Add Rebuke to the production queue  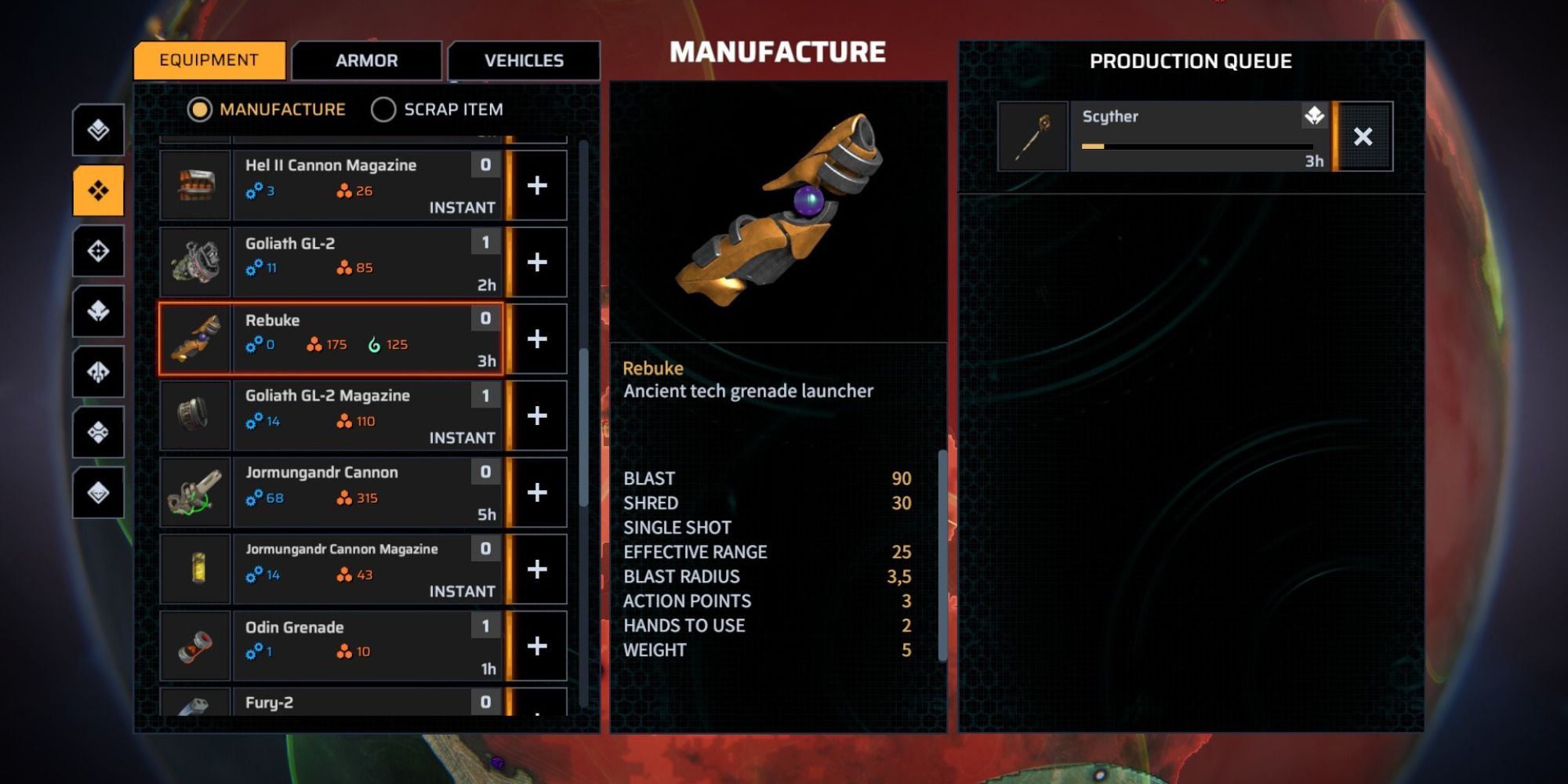(x=538, y=339)
